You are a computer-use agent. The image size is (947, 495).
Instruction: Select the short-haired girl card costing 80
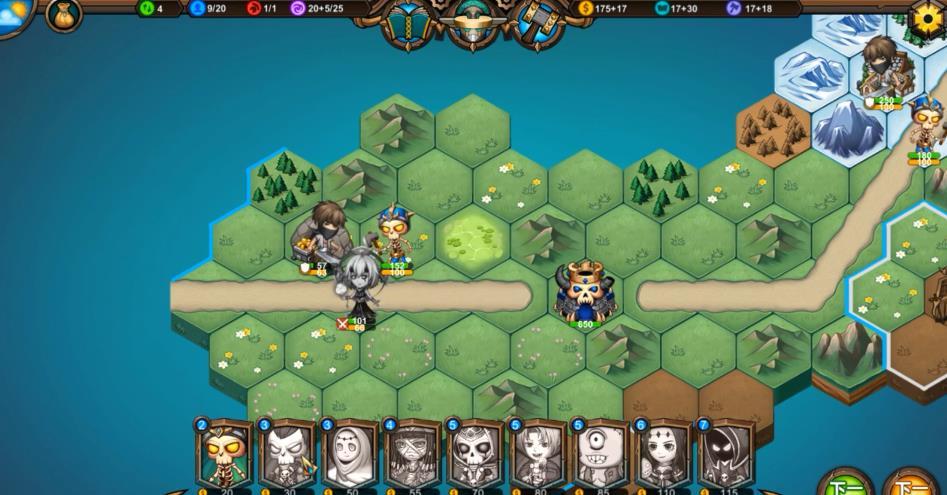click(538, 455)
